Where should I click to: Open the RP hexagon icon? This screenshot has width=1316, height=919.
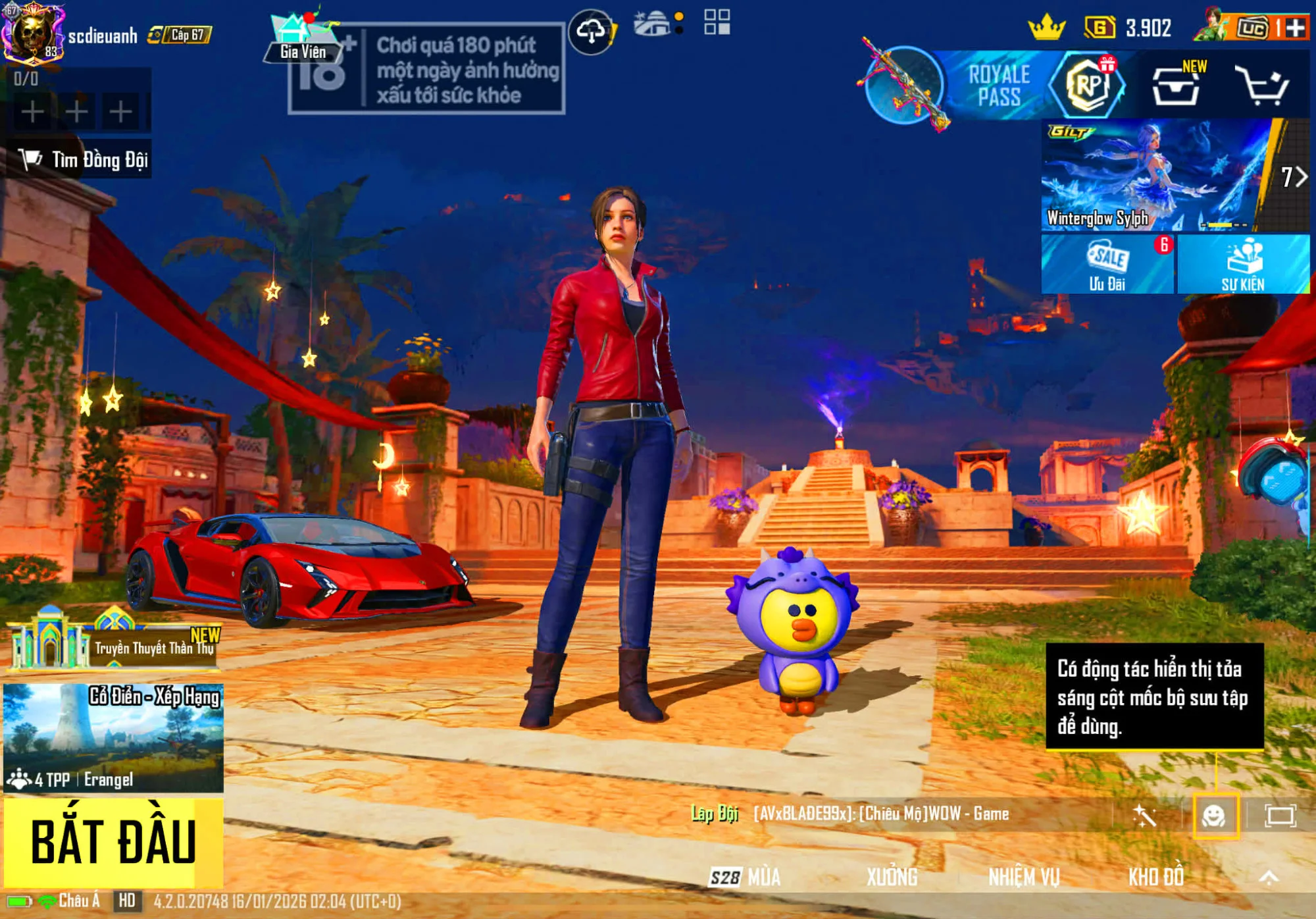coord(1089,87)
